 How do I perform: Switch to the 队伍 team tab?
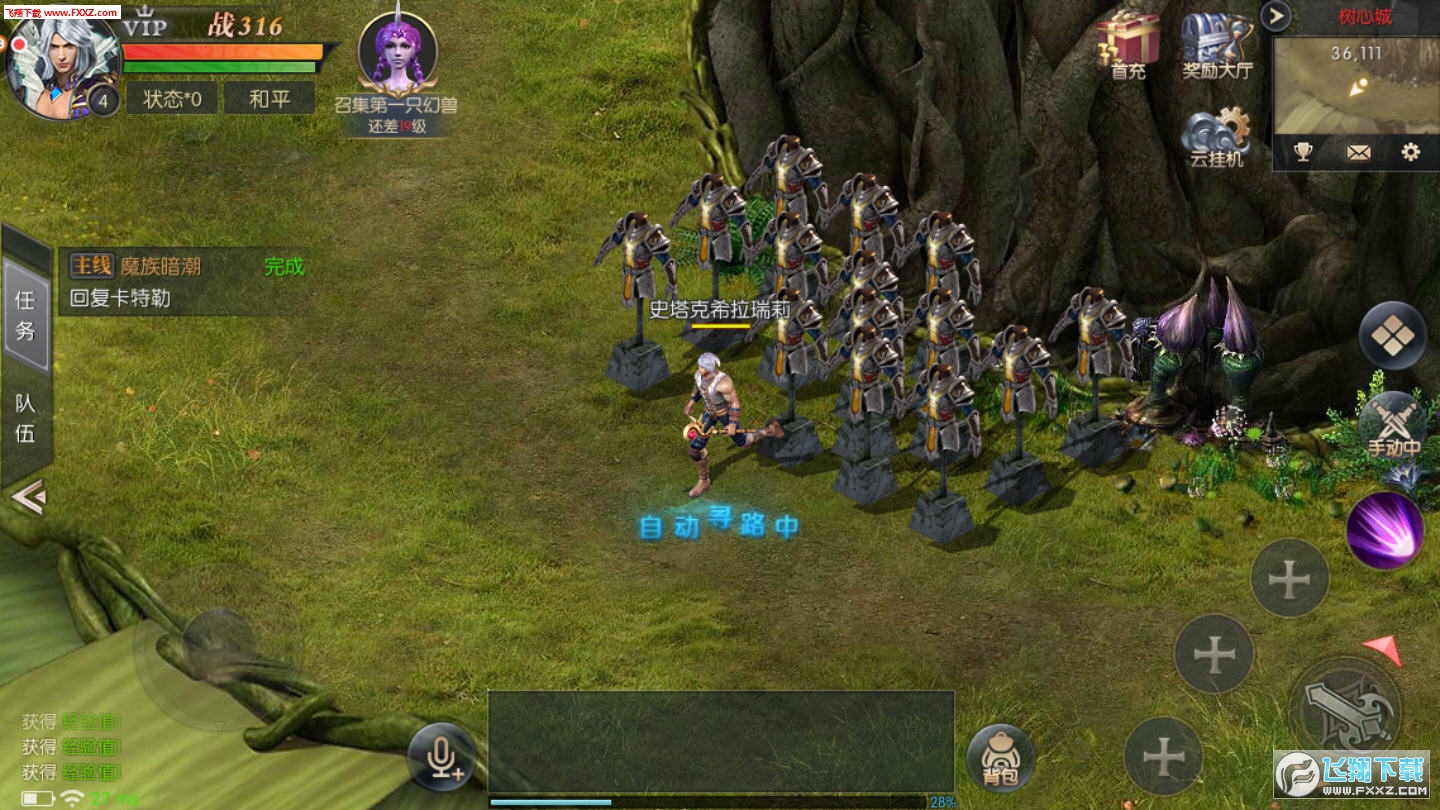26,418
